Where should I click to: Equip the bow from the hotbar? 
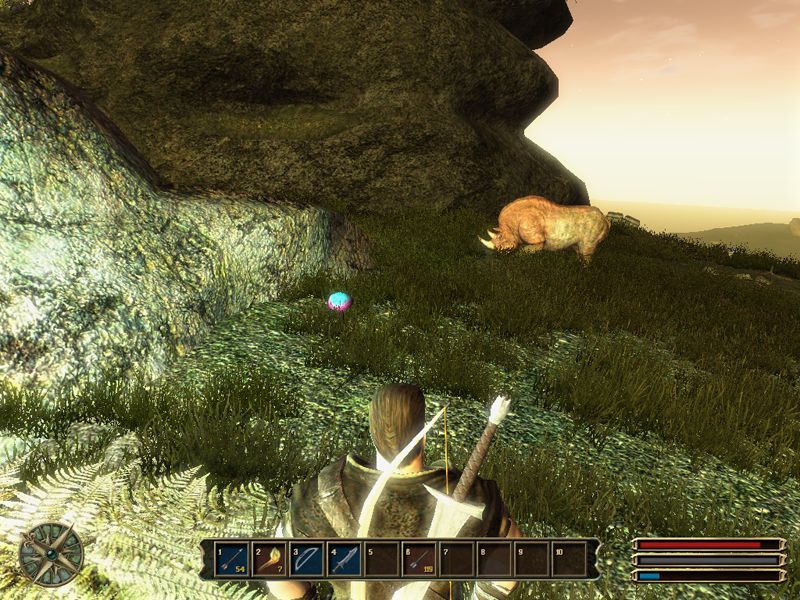click(306, 559)
